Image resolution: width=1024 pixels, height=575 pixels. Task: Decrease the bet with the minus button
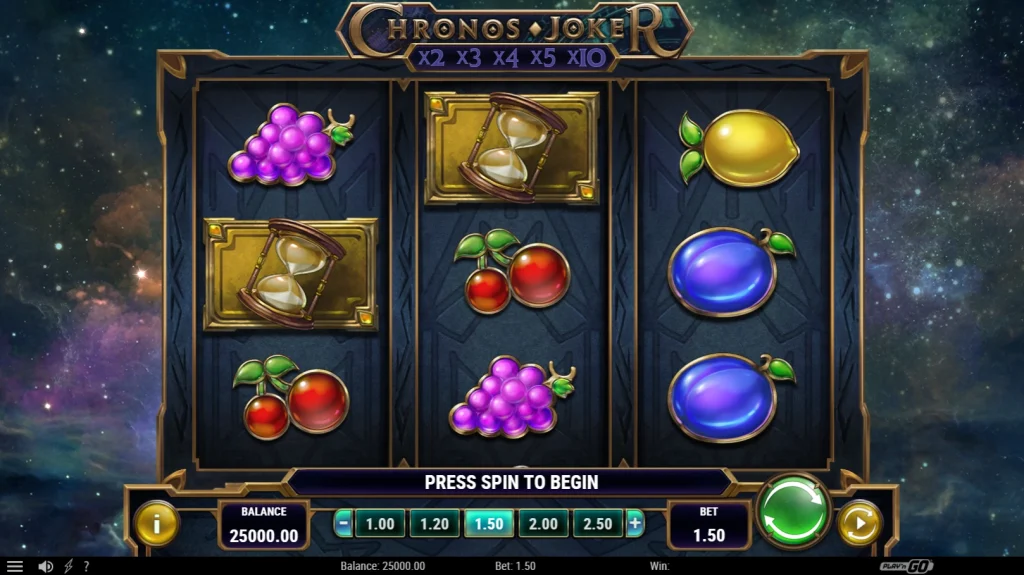click(343, 523)
